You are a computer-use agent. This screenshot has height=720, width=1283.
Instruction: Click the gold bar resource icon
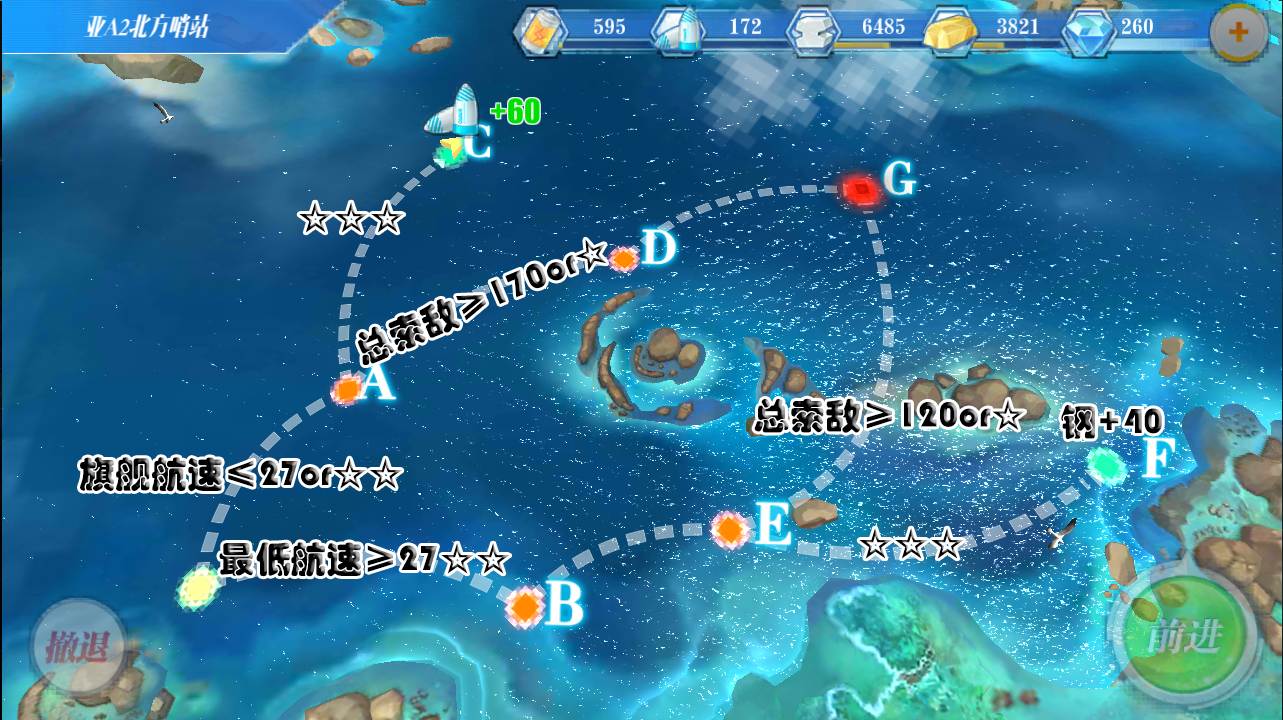(x=949, y=31)
